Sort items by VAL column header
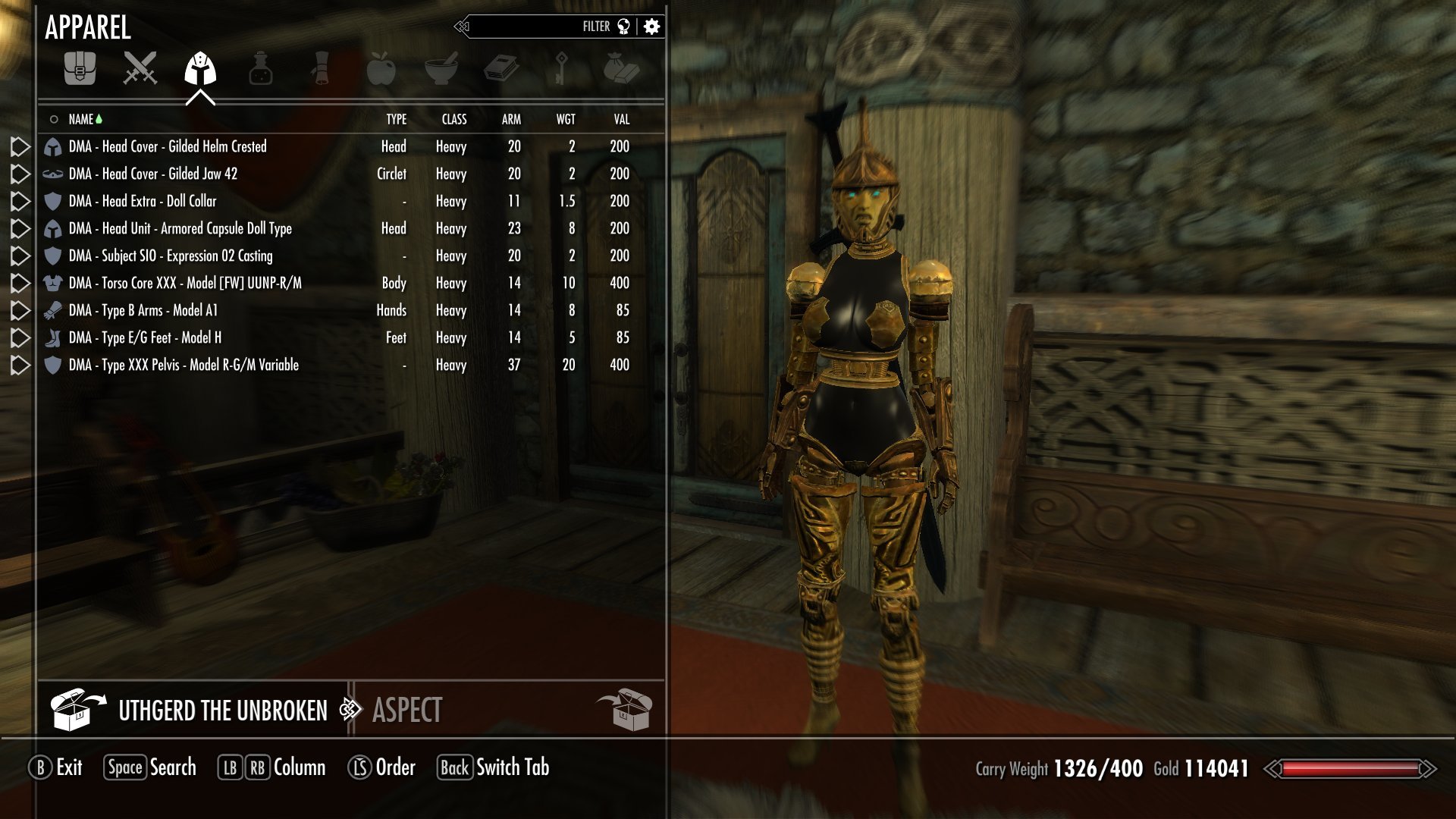 622,119
